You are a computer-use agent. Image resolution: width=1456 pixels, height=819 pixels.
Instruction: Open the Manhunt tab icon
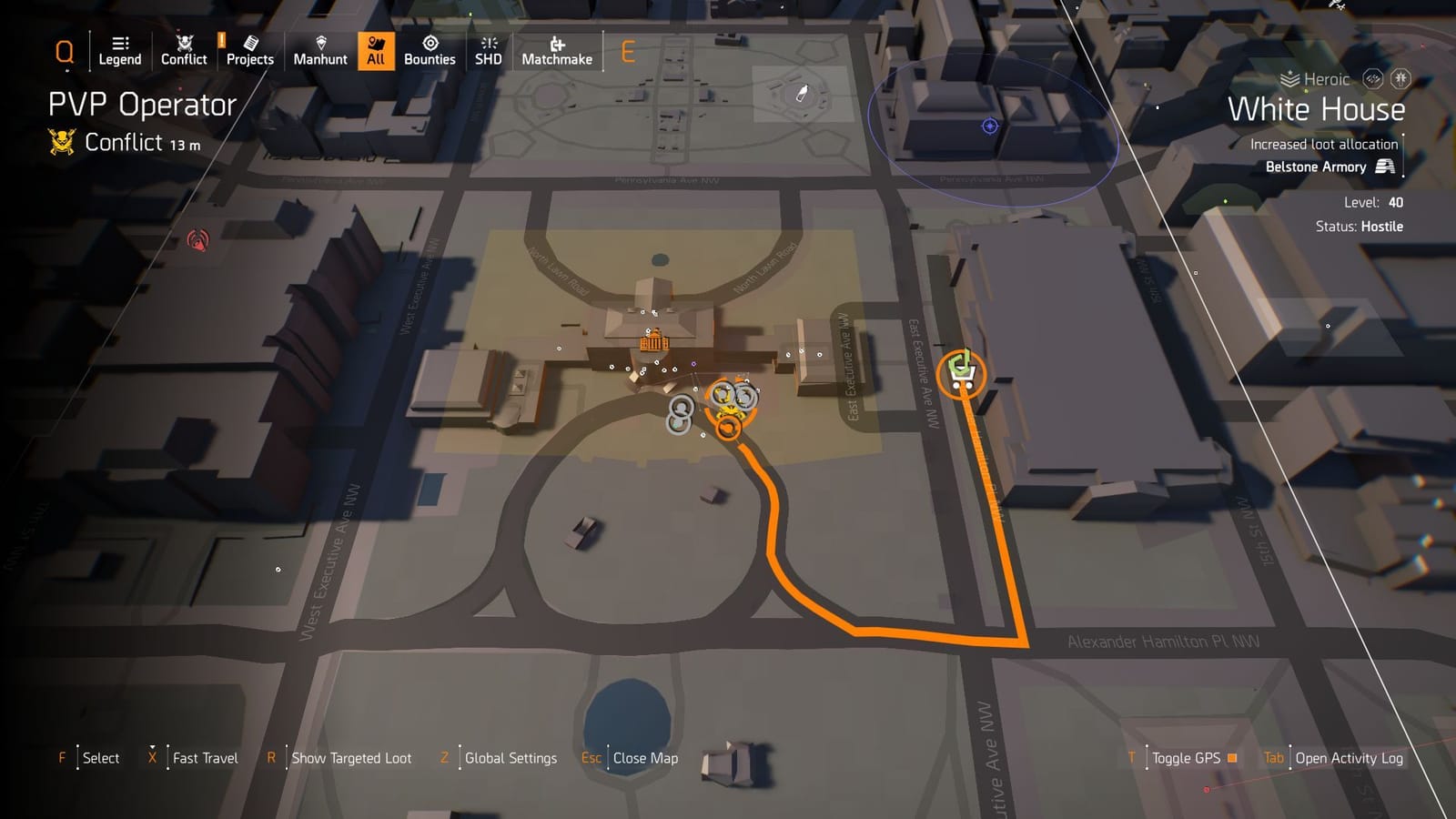coord(320,43)
